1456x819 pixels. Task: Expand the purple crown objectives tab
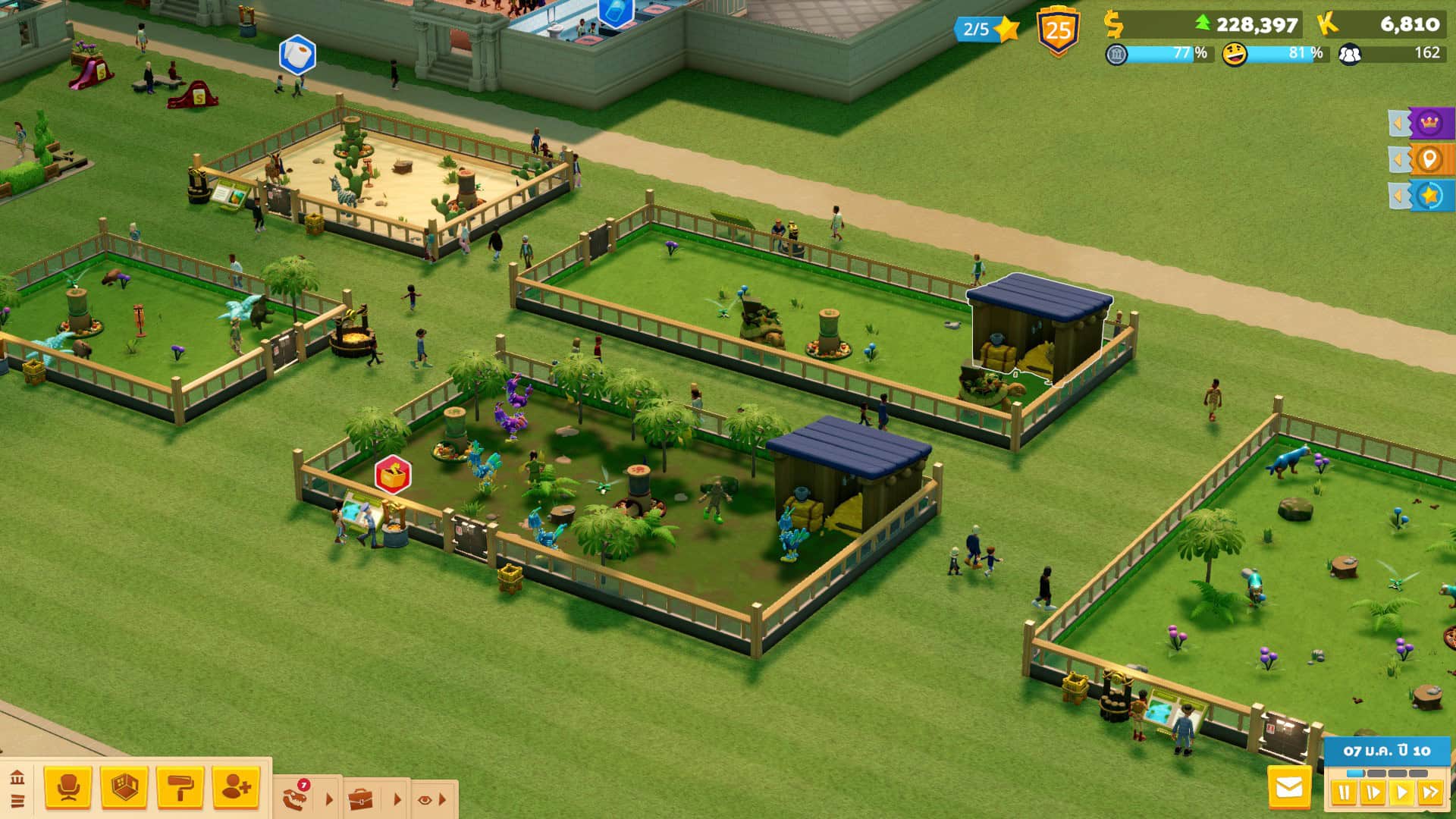coord(1423,123)
